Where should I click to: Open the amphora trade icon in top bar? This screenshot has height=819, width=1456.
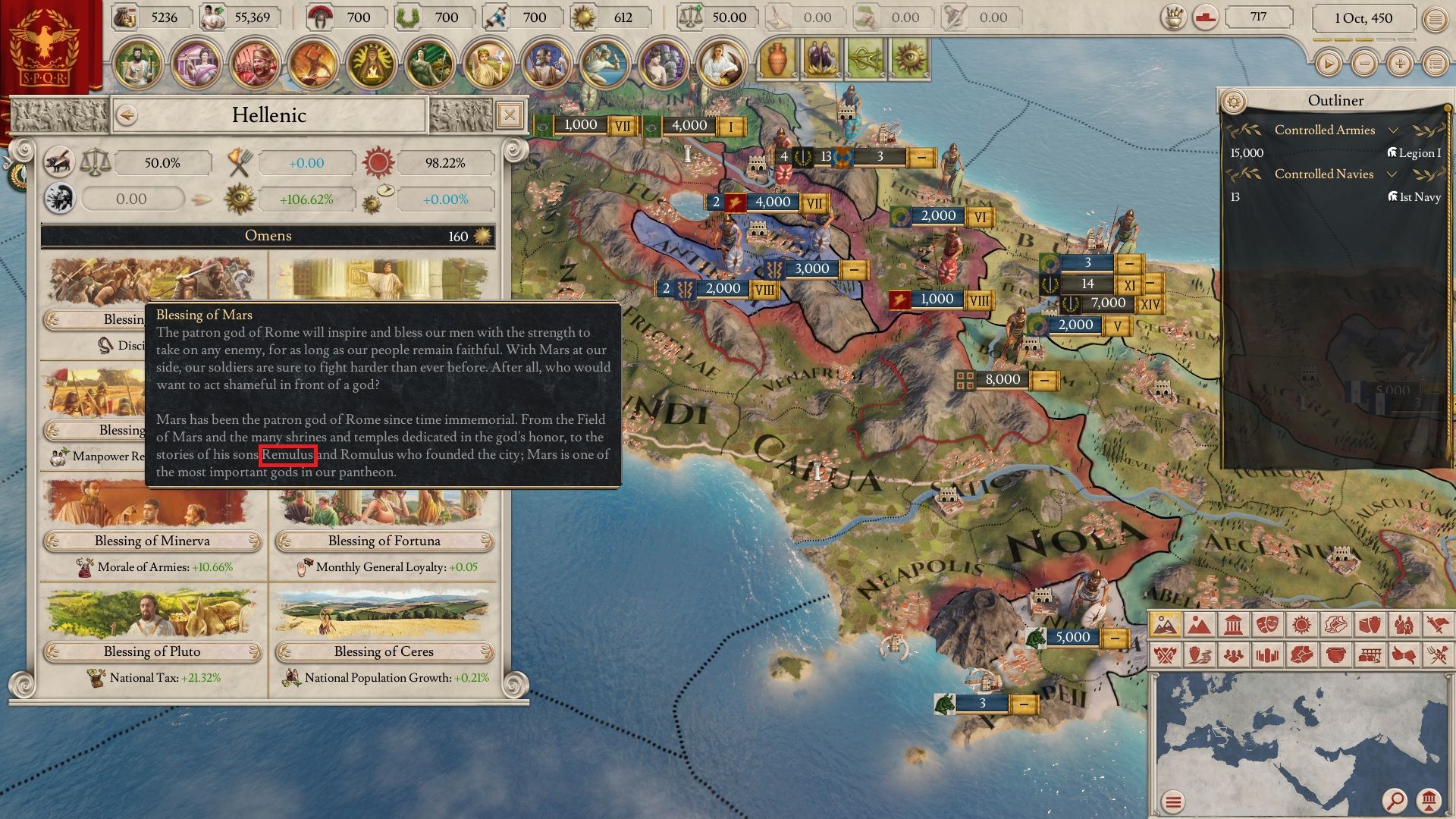[777, 61]
